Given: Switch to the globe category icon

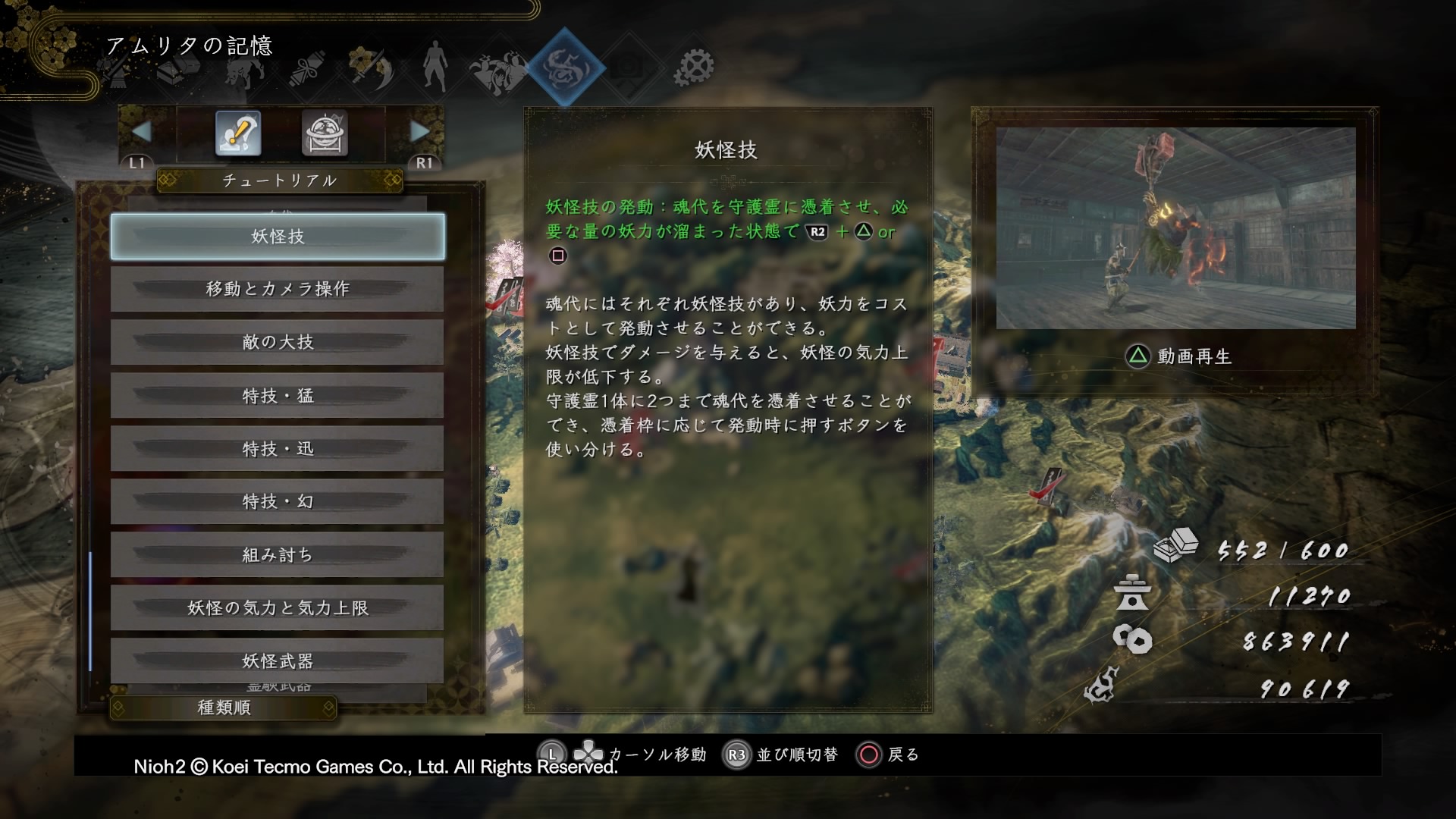Looking at the screenshot, I should coord(325,133).
